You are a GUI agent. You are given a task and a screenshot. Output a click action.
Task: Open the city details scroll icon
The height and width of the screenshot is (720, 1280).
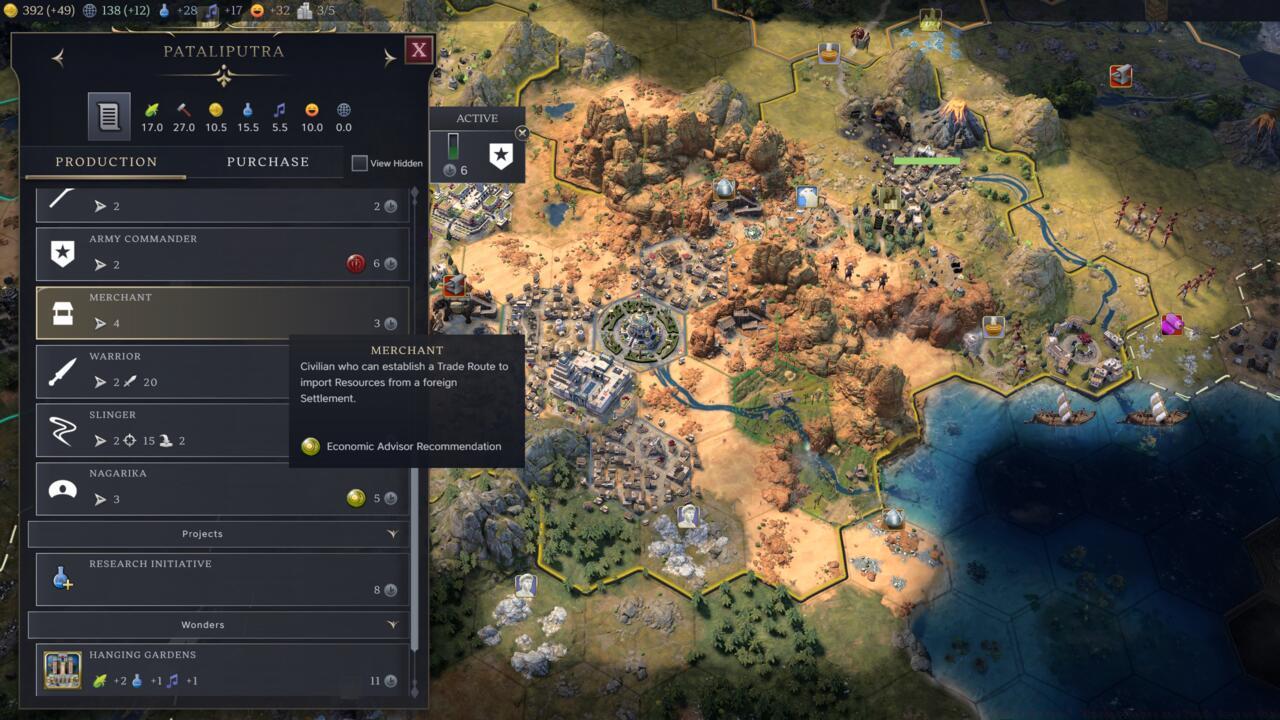coord(109,116)
